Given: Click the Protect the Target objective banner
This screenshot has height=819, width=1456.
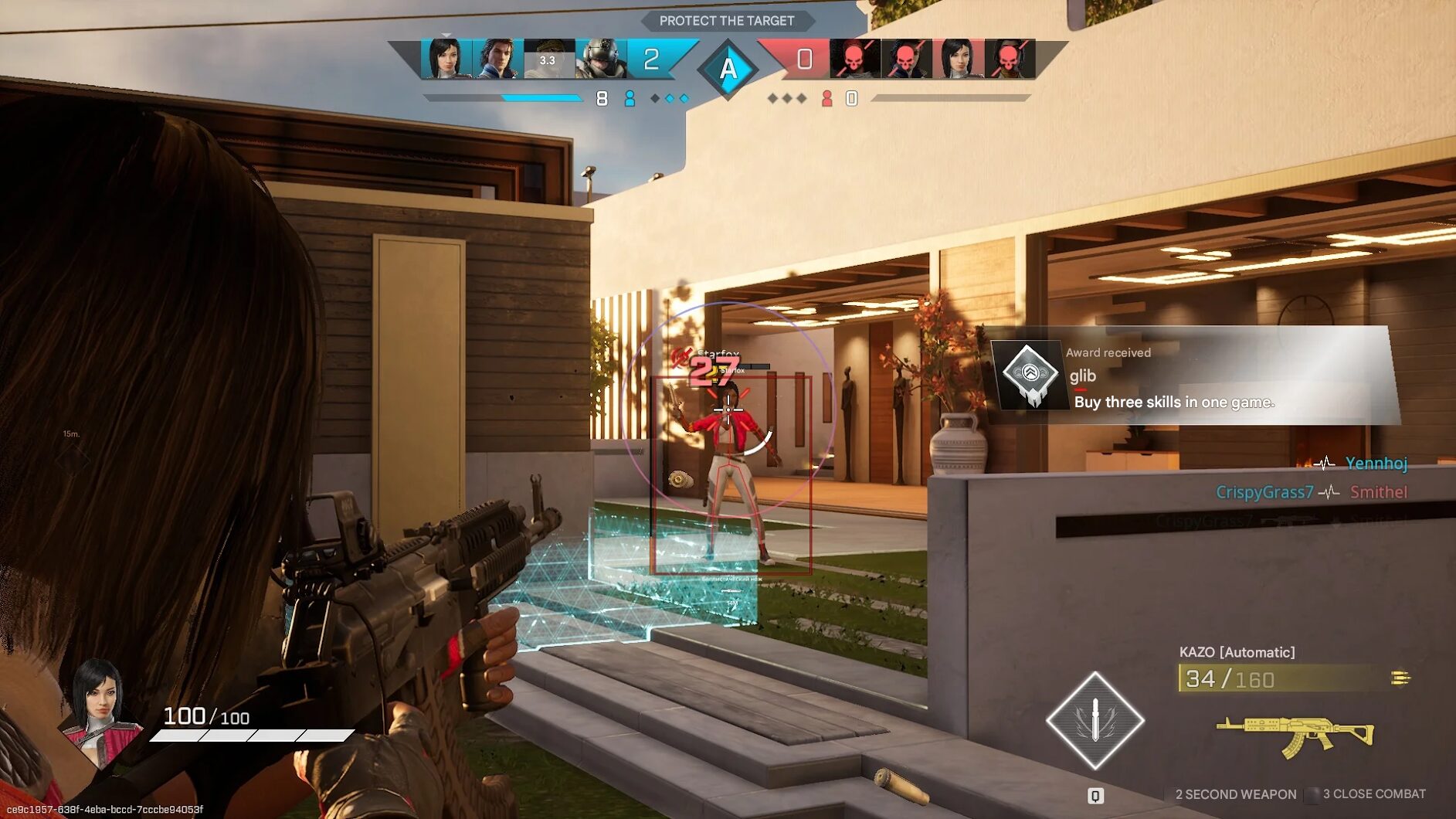Looking at the screenshot, I should (x=727, y=21).
